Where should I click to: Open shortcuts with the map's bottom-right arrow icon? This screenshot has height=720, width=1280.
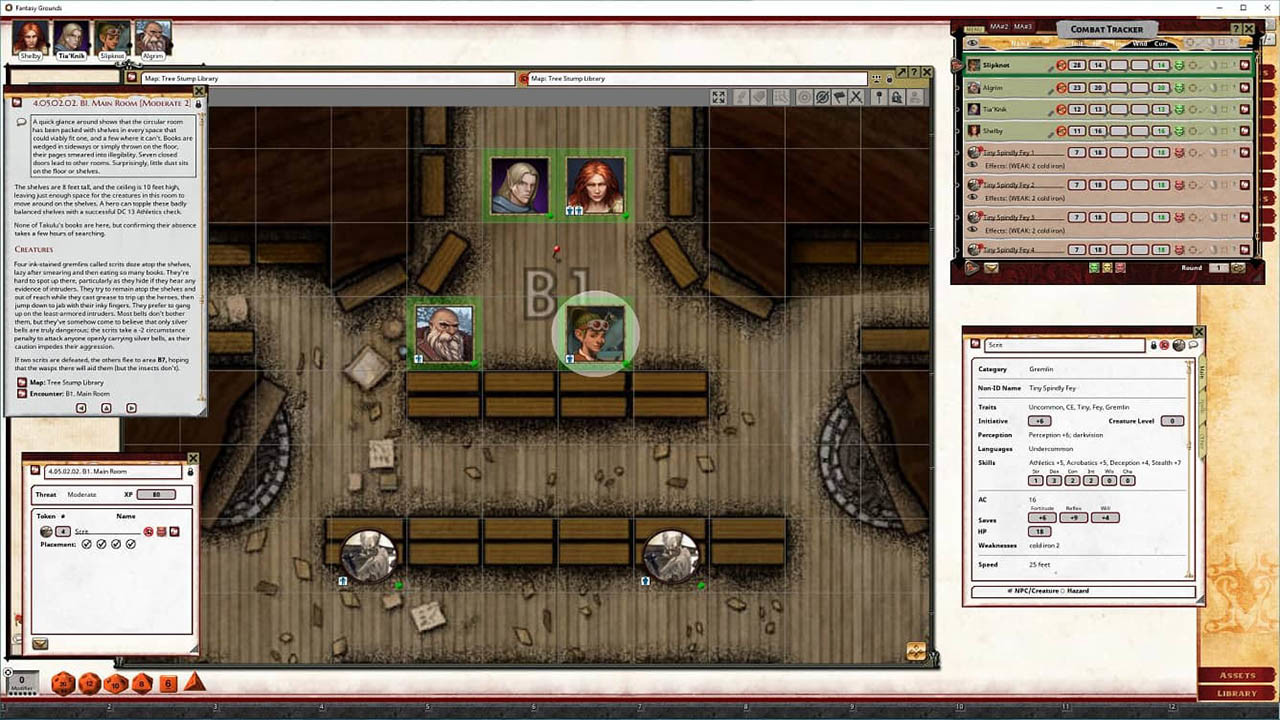(916, 650)
